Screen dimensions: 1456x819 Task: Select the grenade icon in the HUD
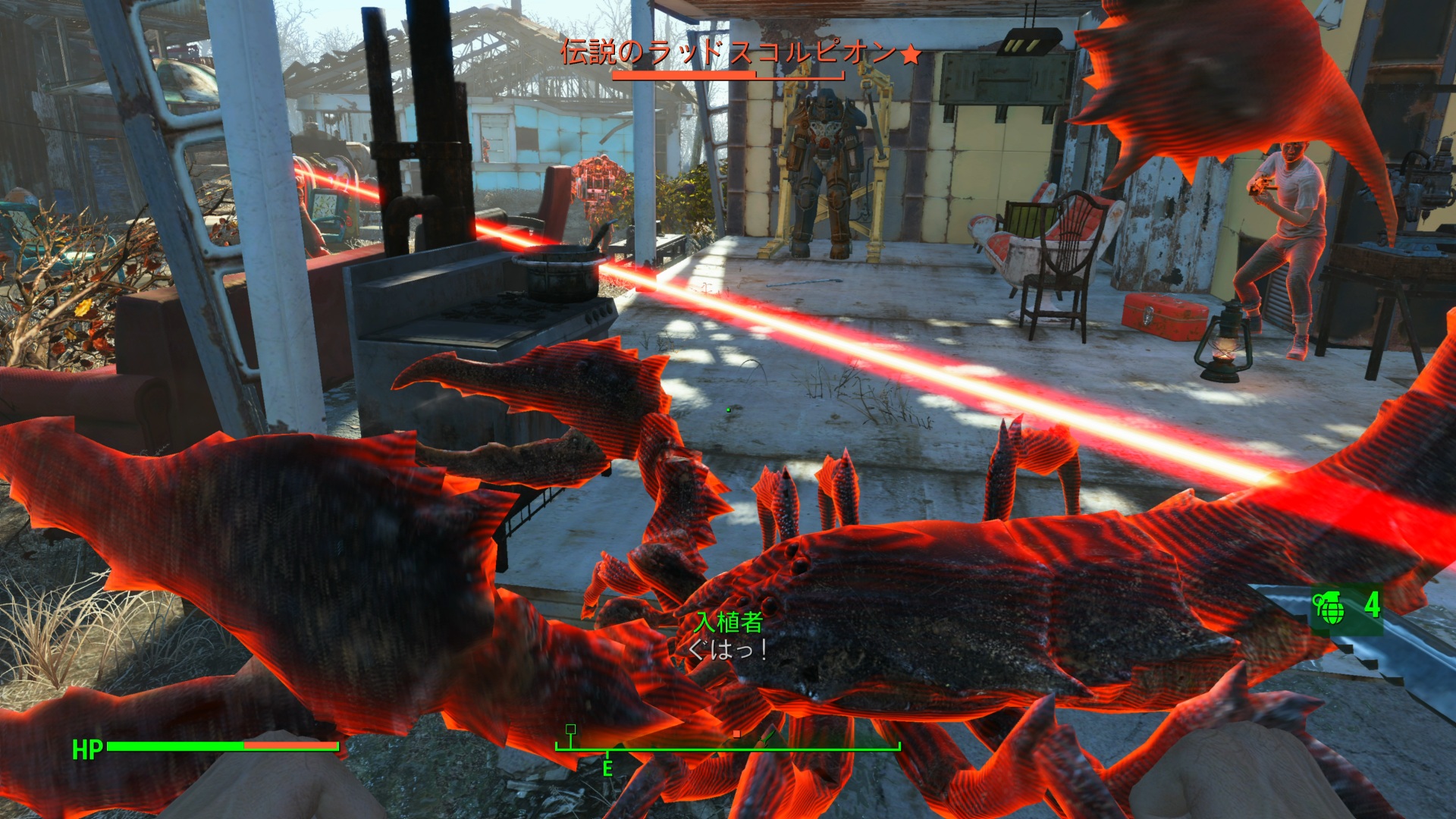point(1329,607)
